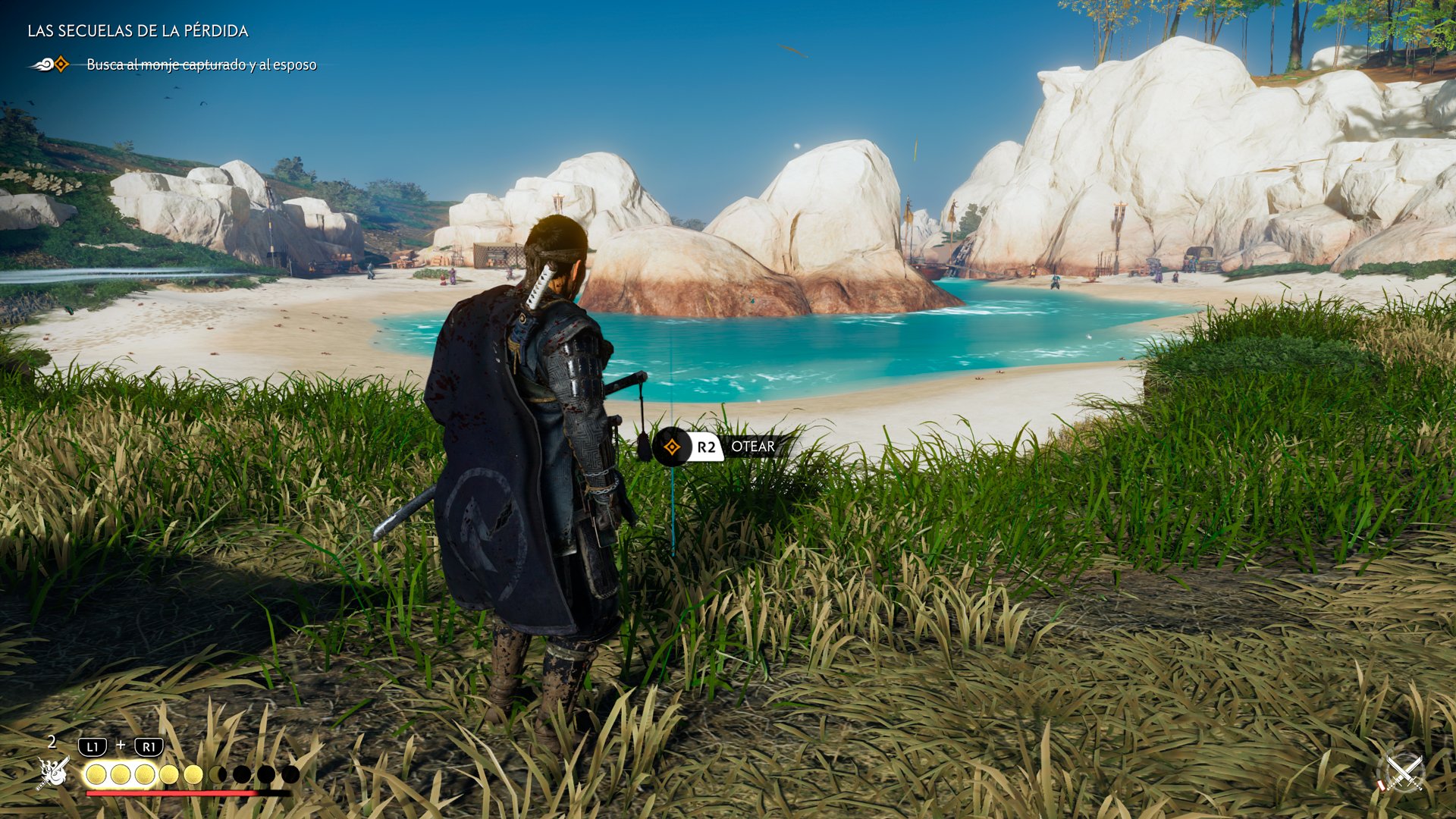The width and height of the screenshot is (1456, 819).
Task: Select the Otear action label
Action: (752, 447)
